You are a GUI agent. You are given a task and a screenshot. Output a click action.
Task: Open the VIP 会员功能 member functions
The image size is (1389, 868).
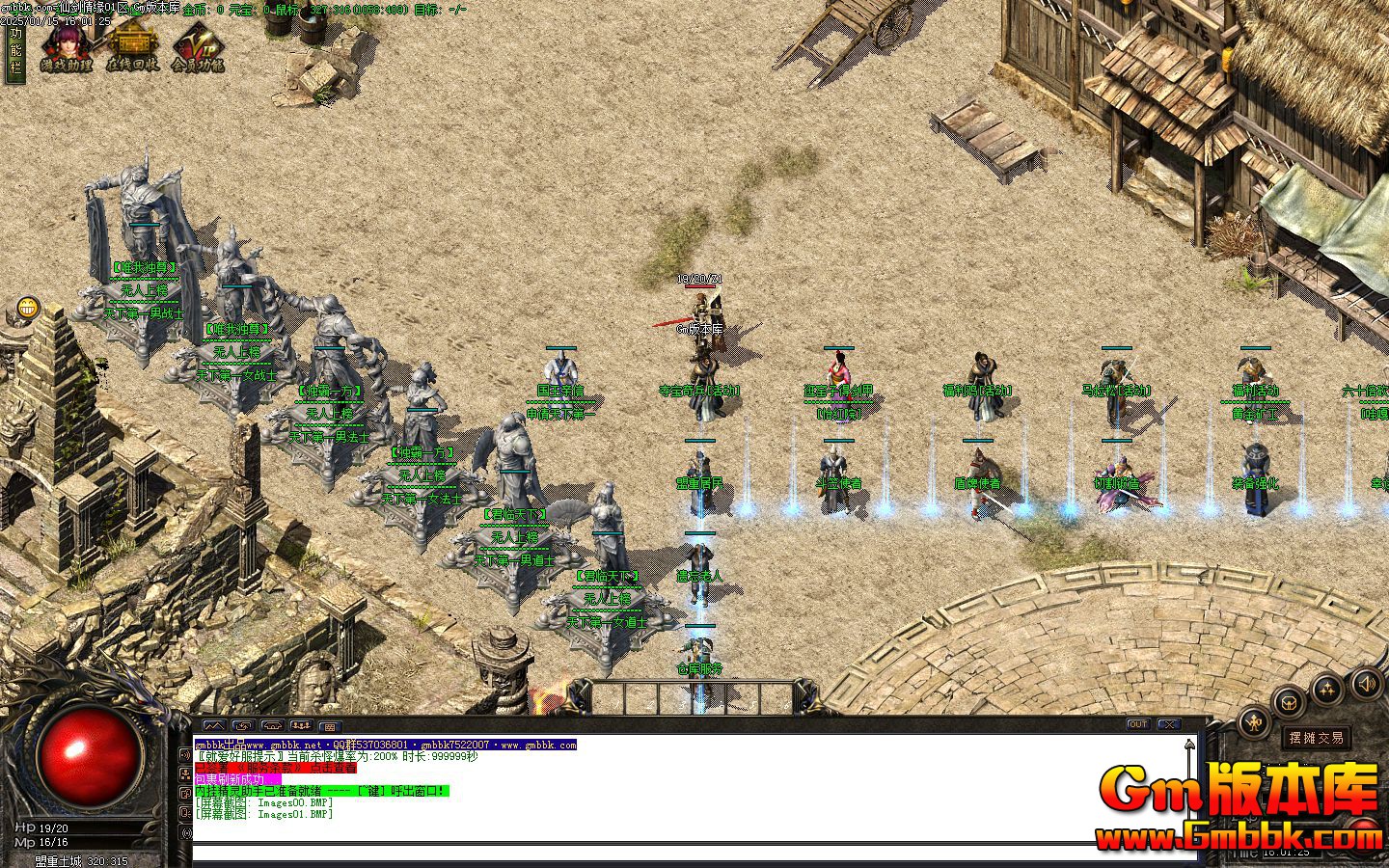click(198, 46)
